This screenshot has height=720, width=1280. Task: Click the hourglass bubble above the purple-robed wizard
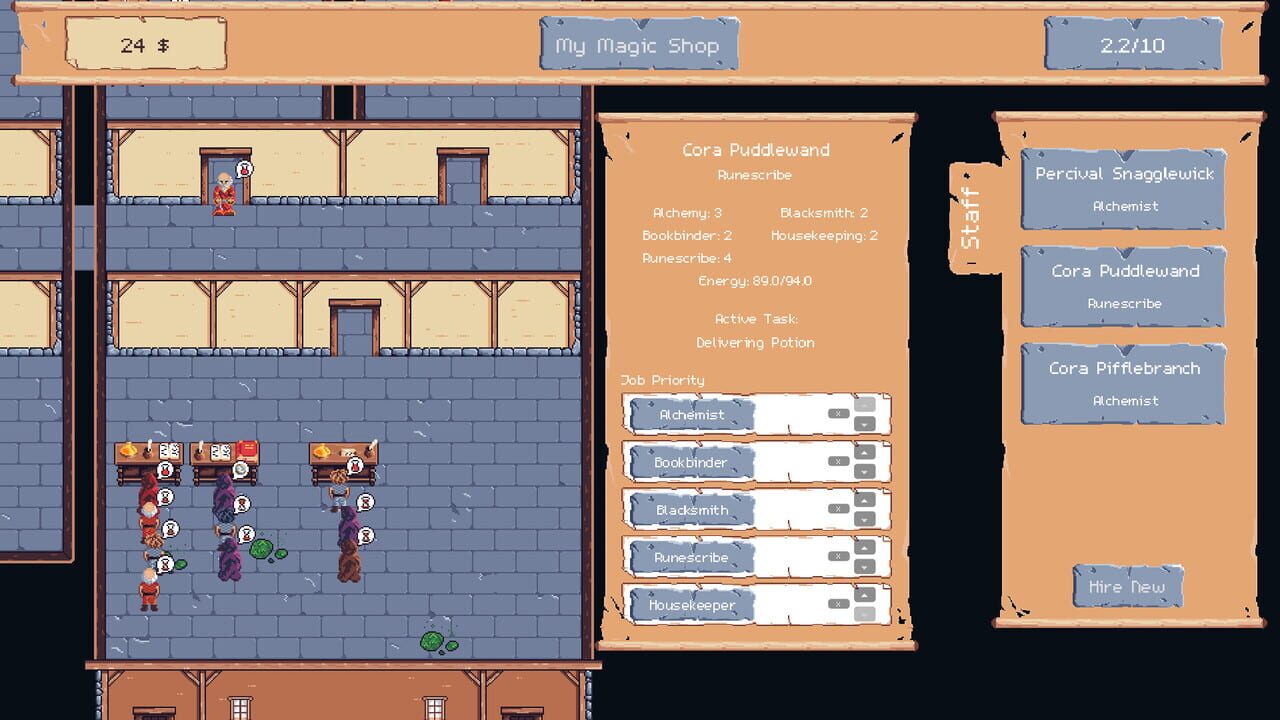[x=242, y=505]
